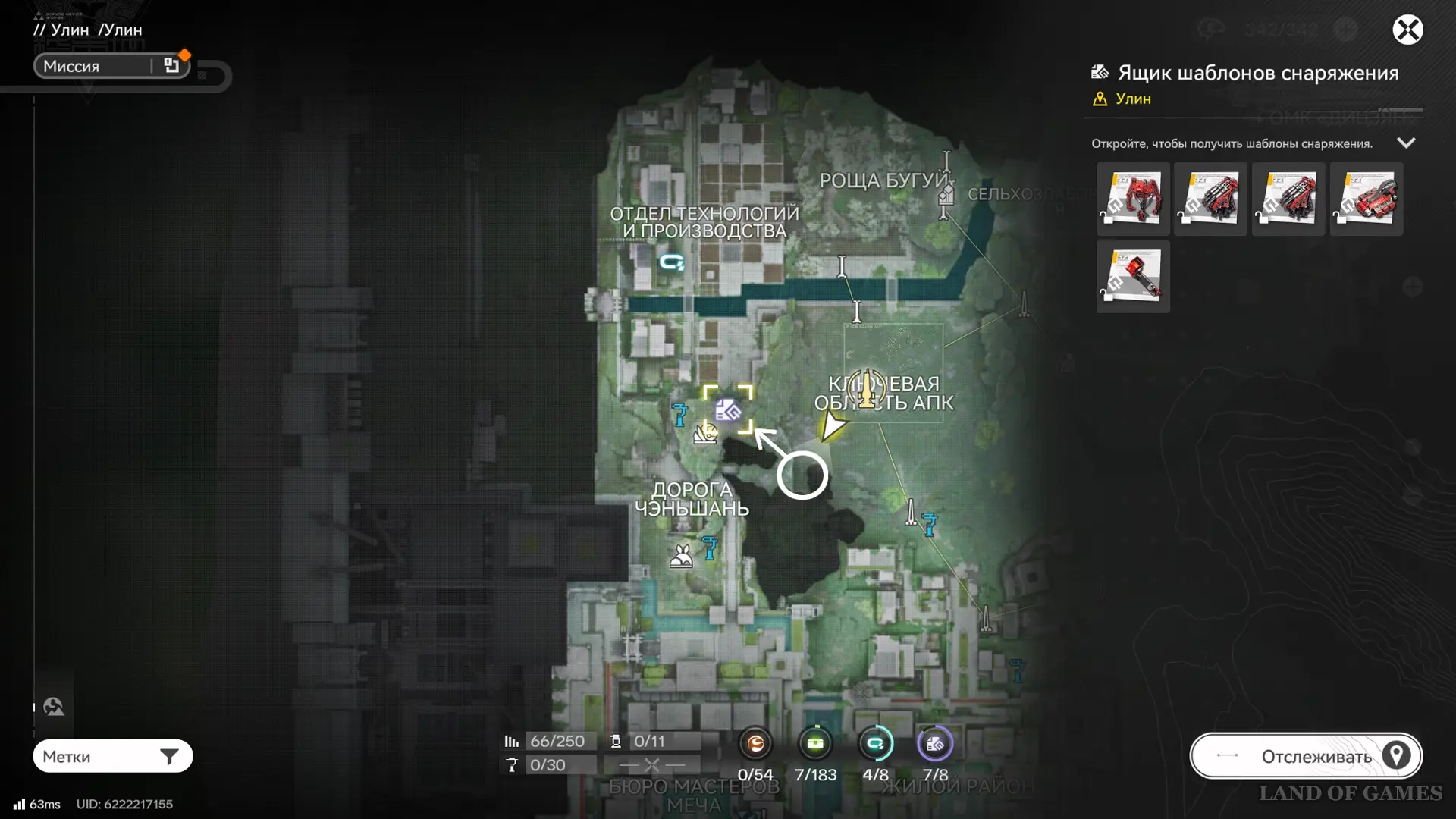Close the map with the X button
1456x819 pixels.
click(1407, 30)
